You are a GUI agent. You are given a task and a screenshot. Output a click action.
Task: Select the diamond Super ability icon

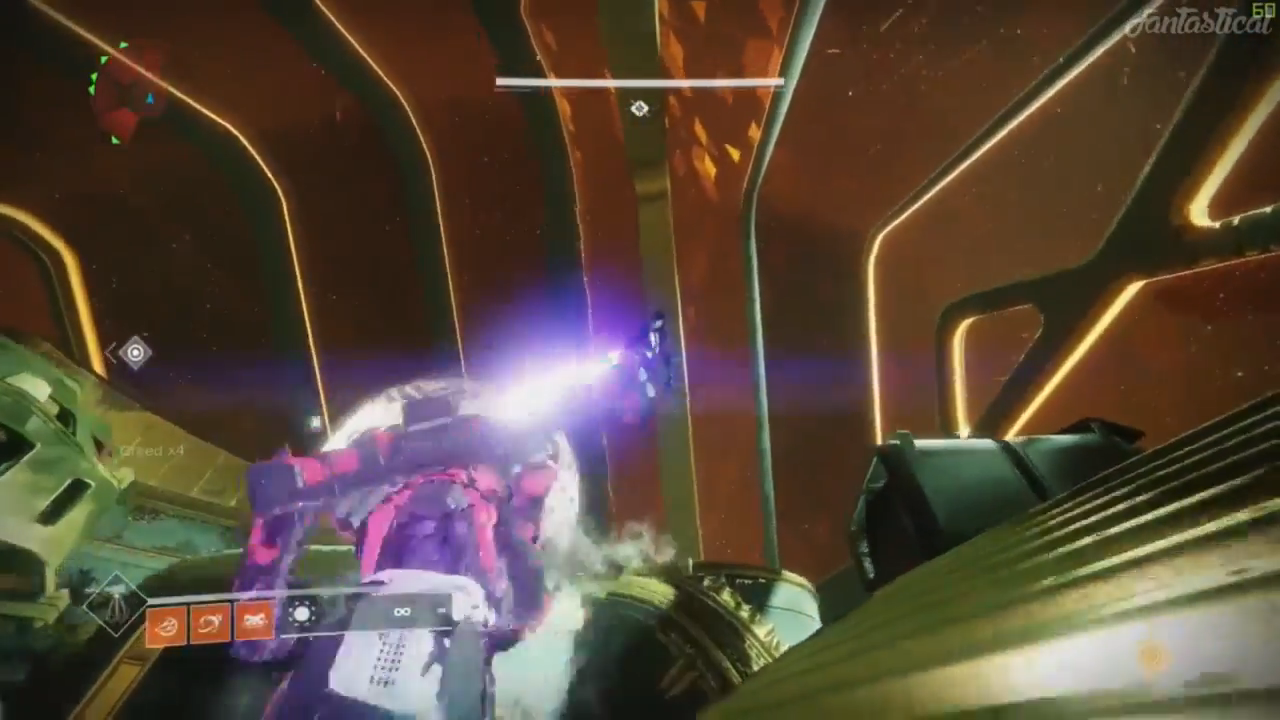[x=115, y=604]
